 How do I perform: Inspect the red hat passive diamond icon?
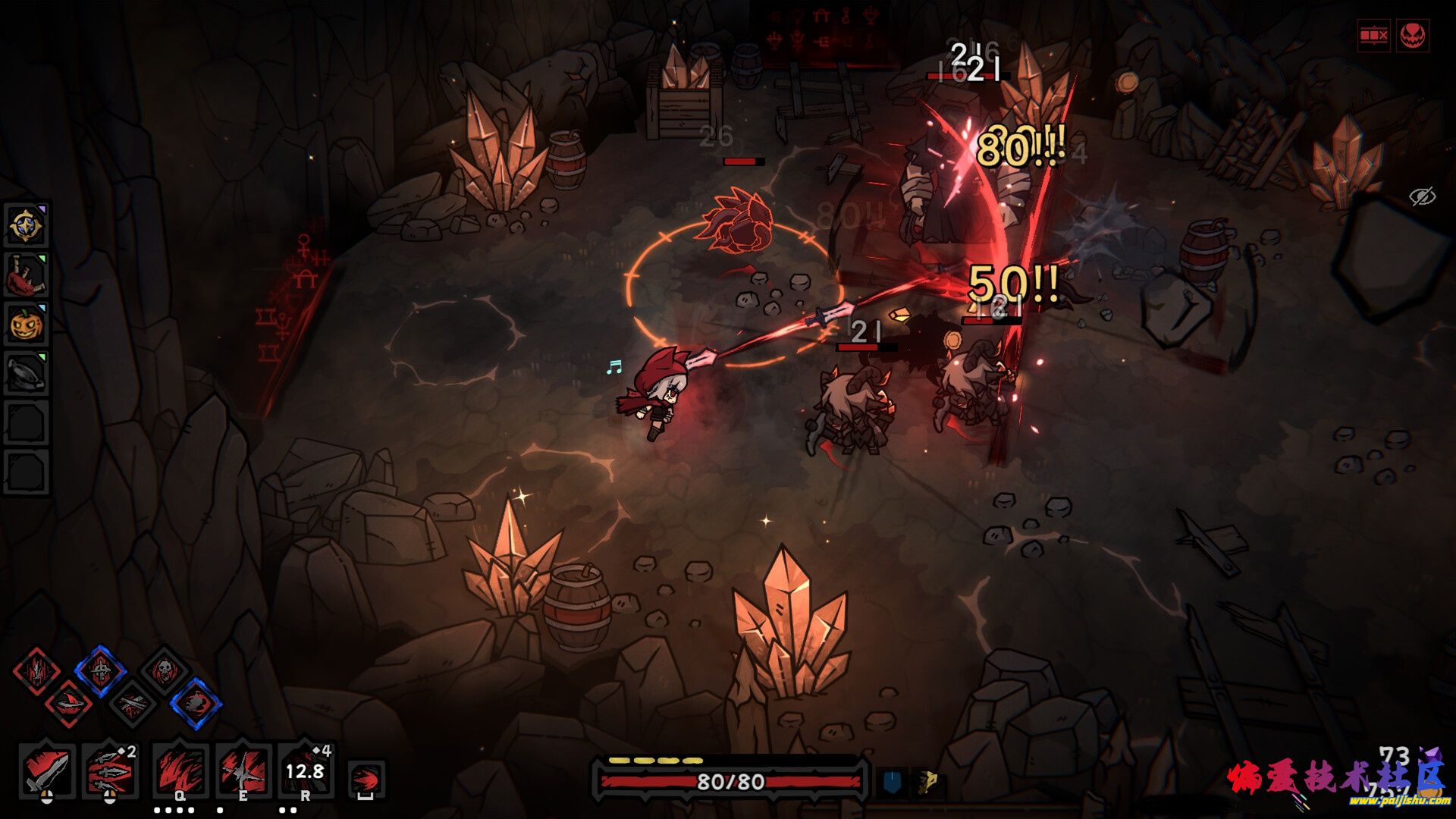click(x=69, y=704)
